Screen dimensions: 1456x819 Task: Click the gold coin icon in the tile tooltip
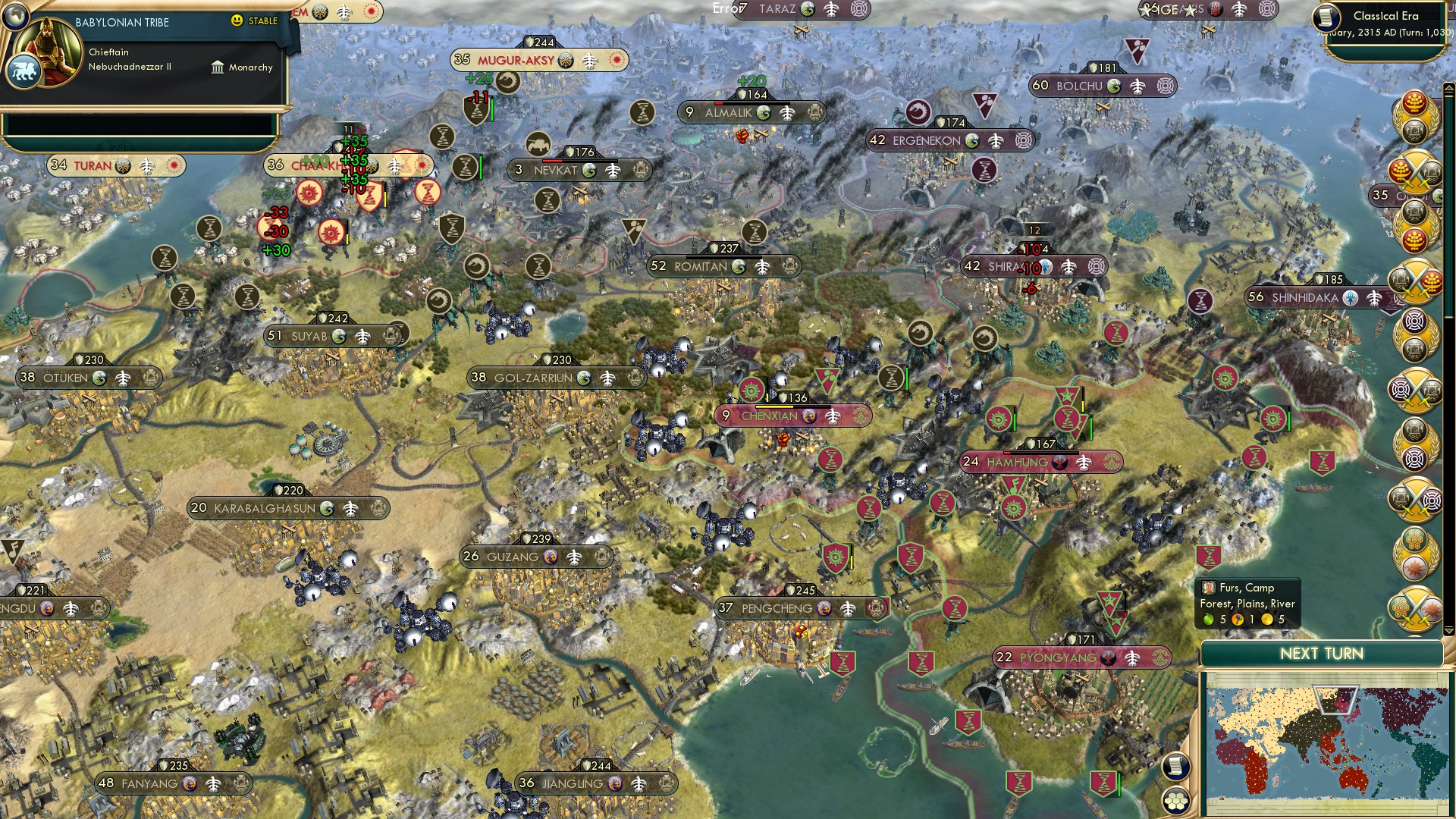[1267, 620]
